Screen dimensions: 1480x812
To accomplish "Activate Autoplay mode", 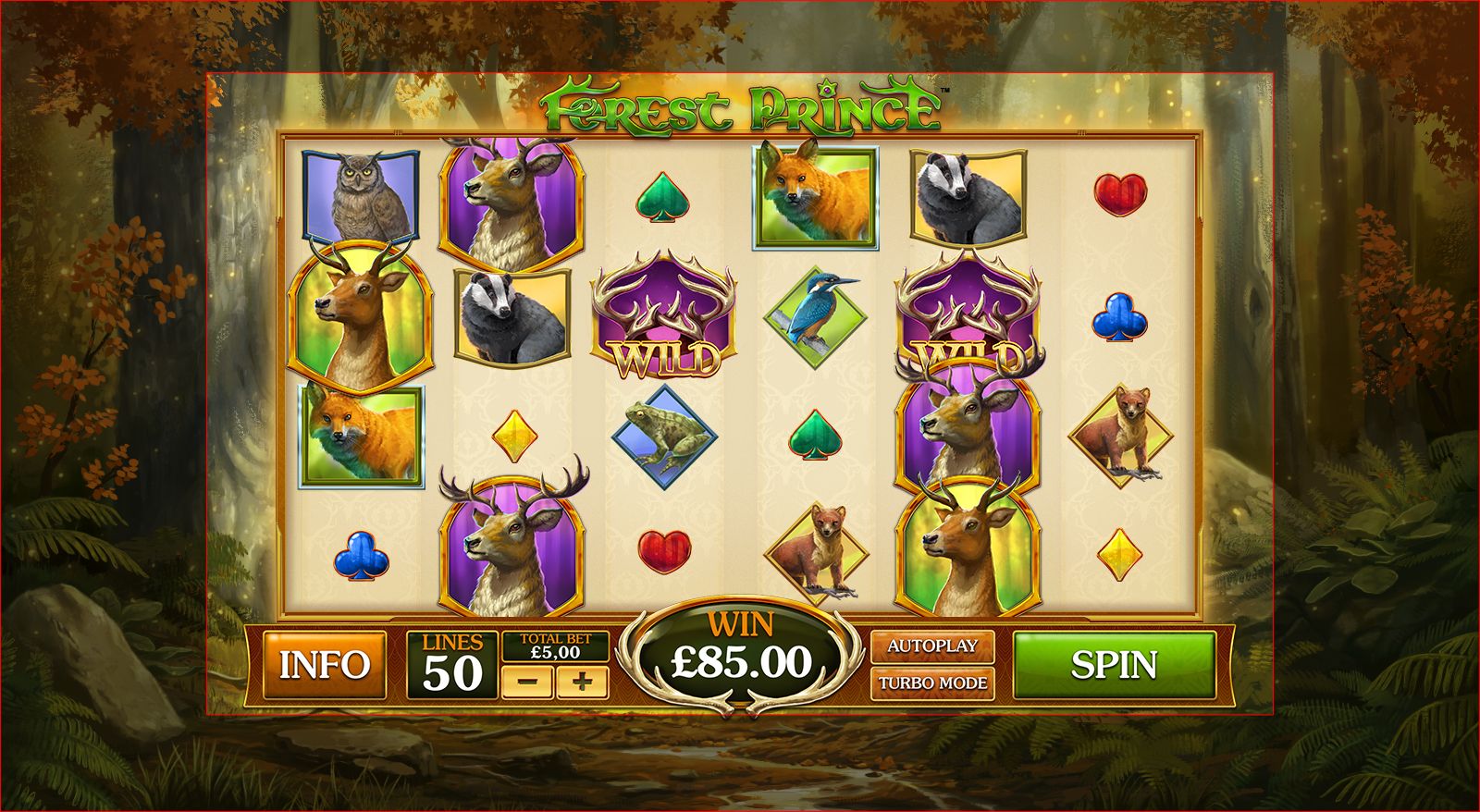I will (934, 647).
